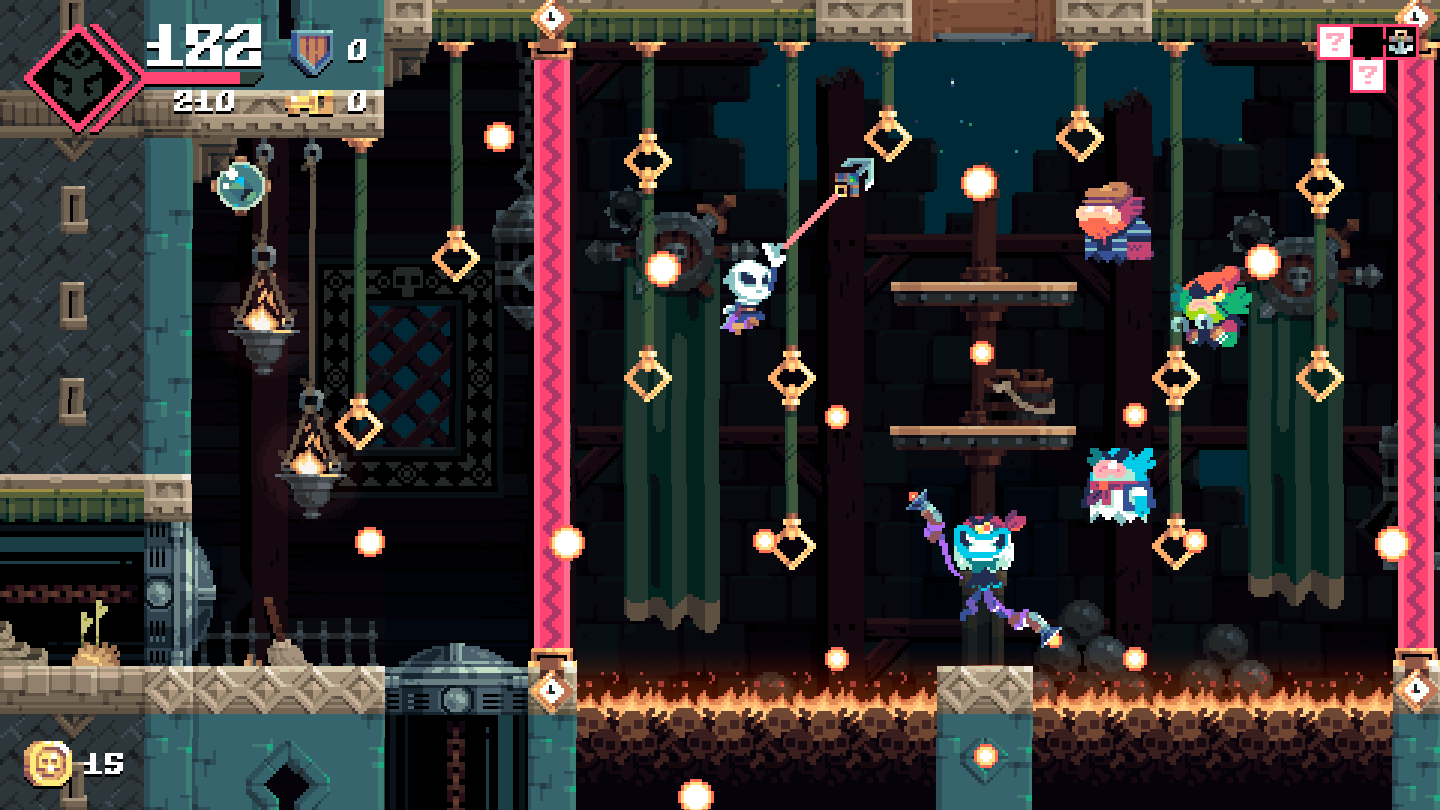Click the anchor emblem diamond portrait

pos(82,78)
